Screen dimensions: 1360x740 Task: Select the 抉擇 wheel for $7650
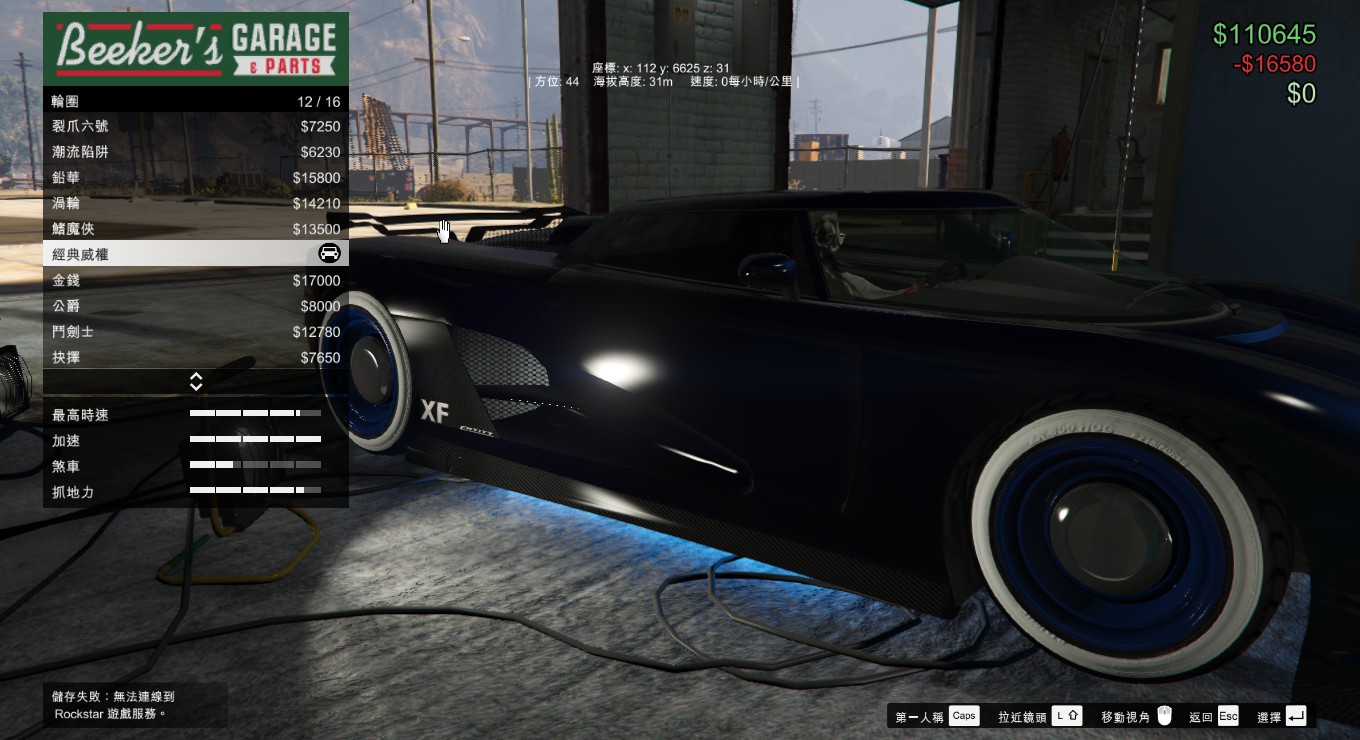point(195,358)
